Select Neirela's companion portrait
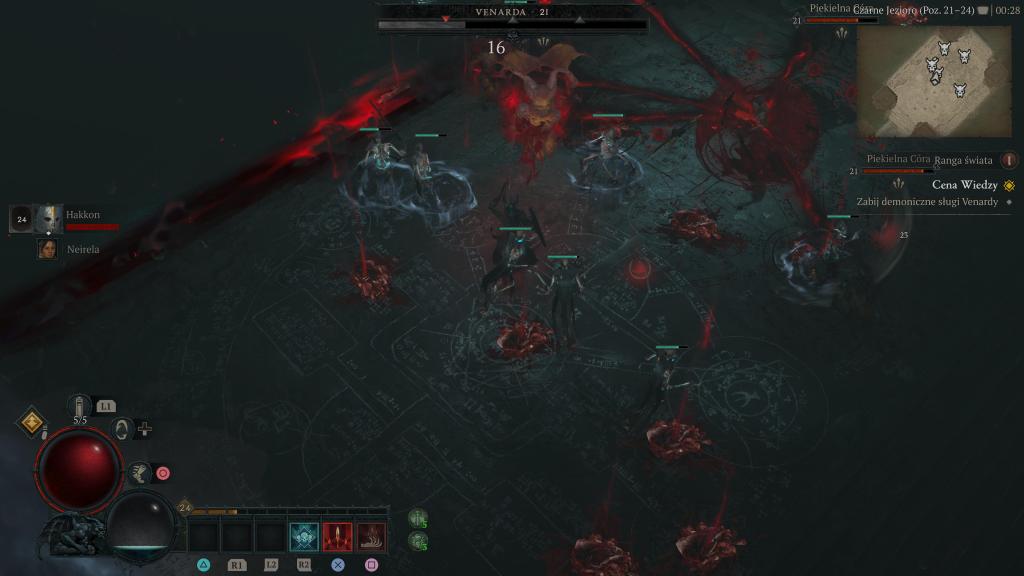The height and width of the screenshot is (576, 1024). 47,249
